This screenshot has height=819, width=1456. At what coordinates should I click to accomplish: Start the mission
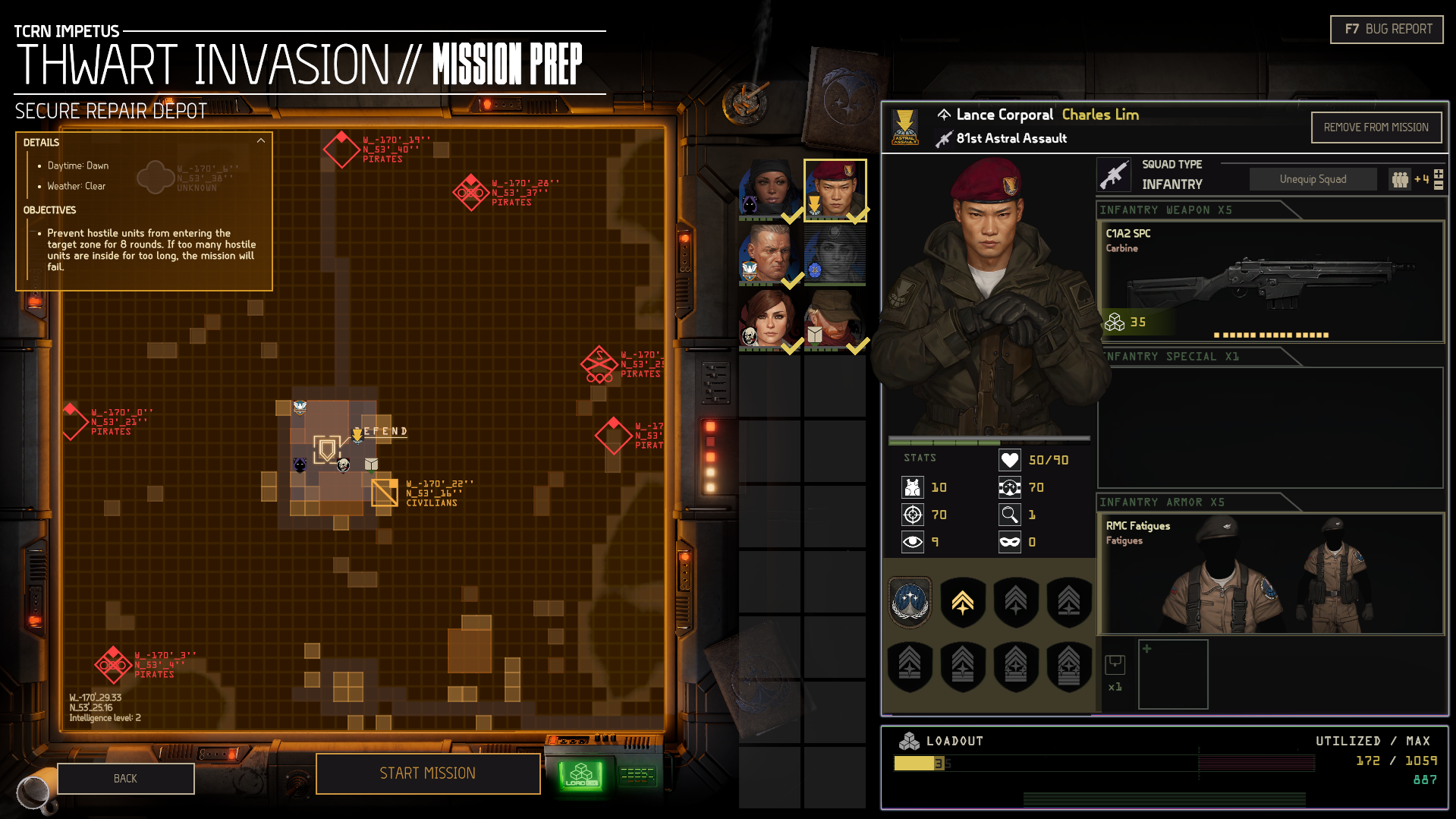[427, 773]
